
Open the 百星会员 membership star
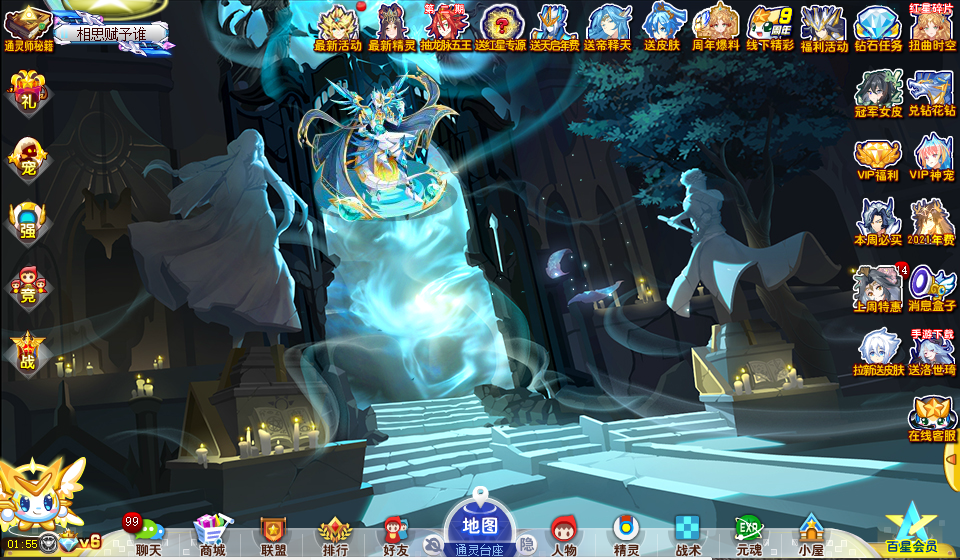click(911, 527)
